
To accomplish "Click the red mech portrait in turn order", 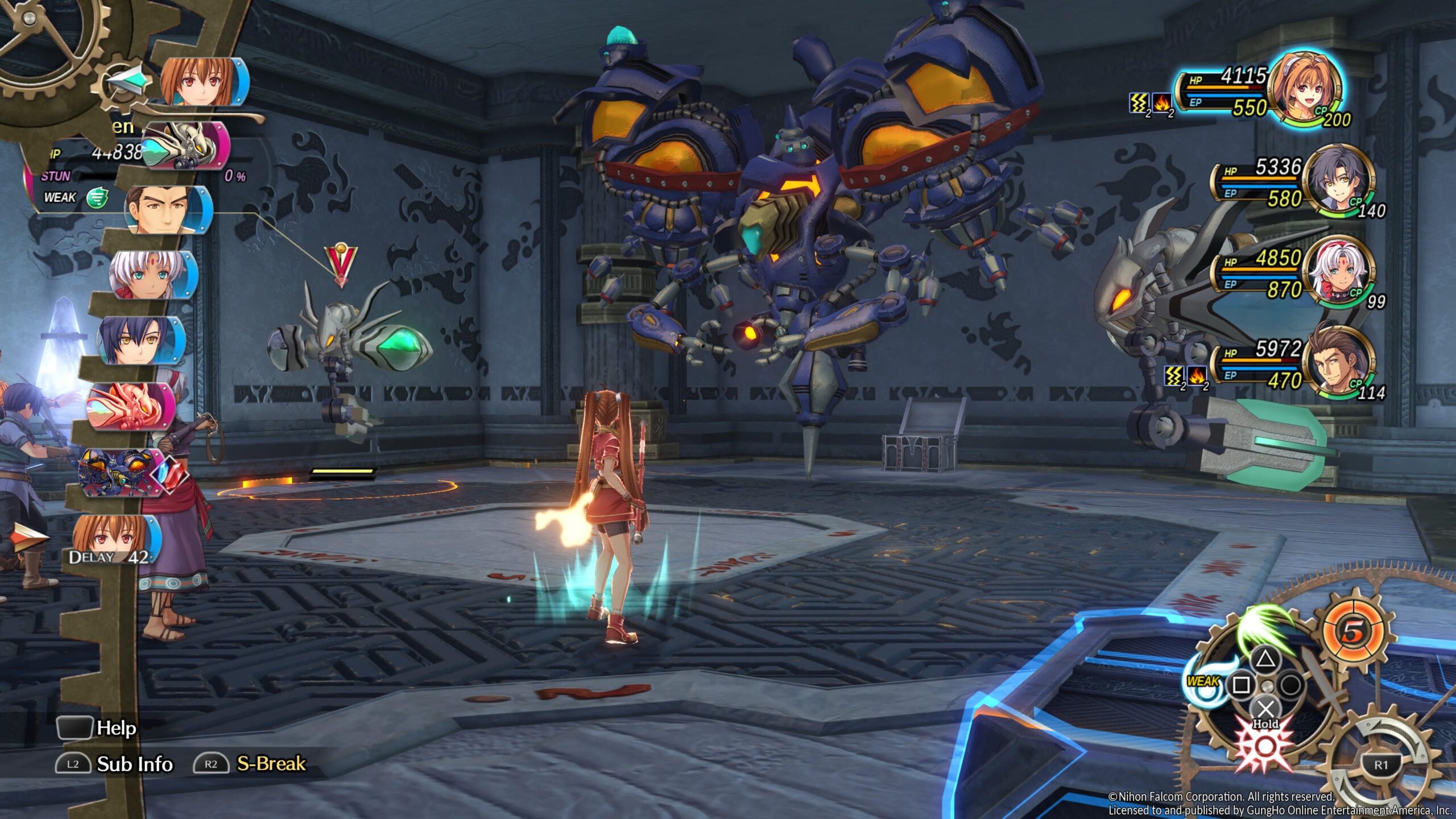I will (x=132, y=406).
